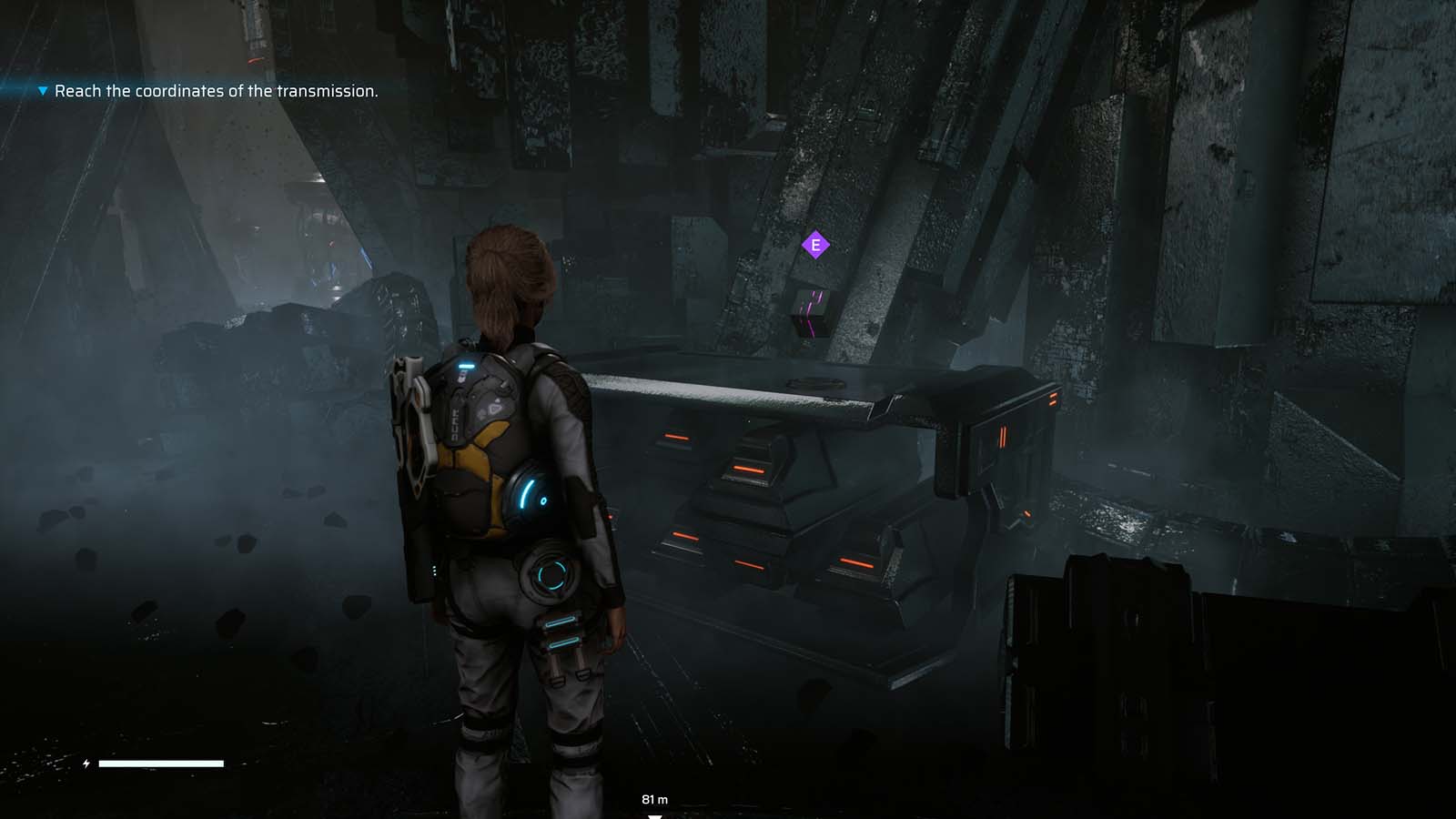Image resolution: width=1456 pixels, height=819 pixels.
Task: Select the objective text about transmission coordinates
Action: pos(217,91)
